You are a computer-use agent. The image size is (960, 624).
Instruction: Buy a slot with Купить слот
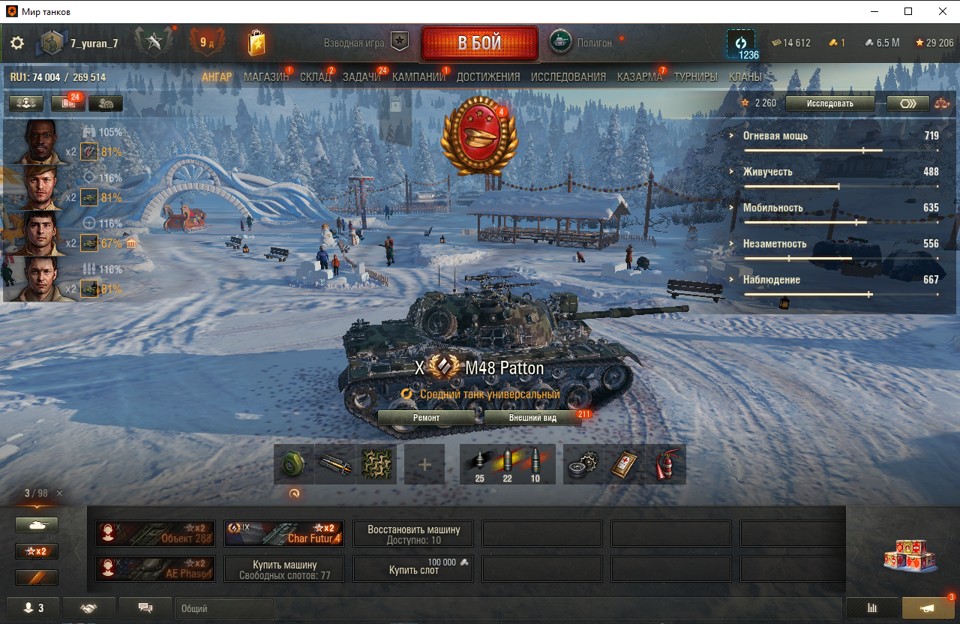(x=413, y=569)
